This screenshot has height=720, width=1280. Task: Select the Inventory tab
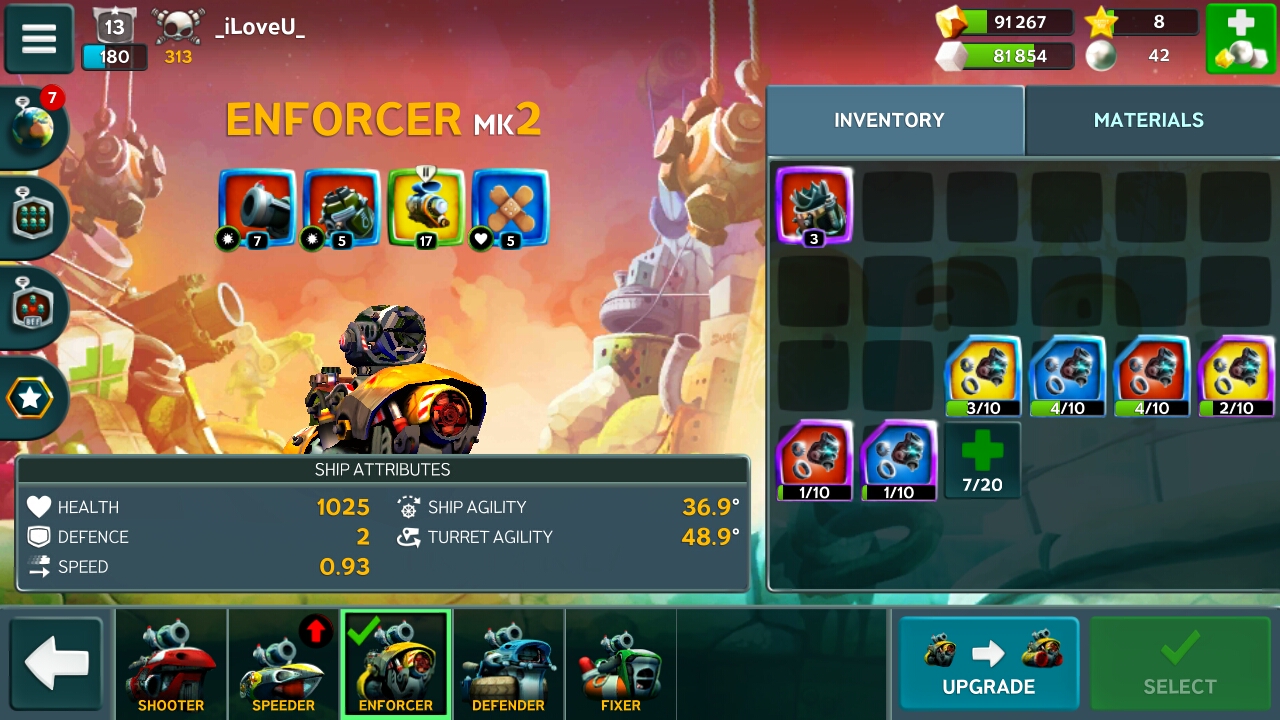click(x=889, y=120)
